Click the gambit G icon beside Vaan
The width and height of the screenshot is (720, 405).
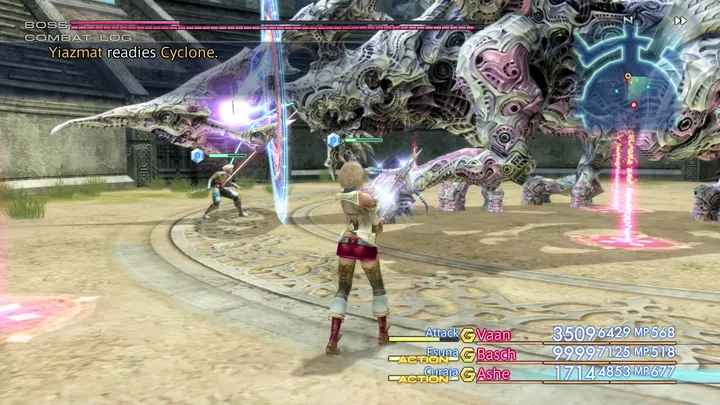click(467, 335)
